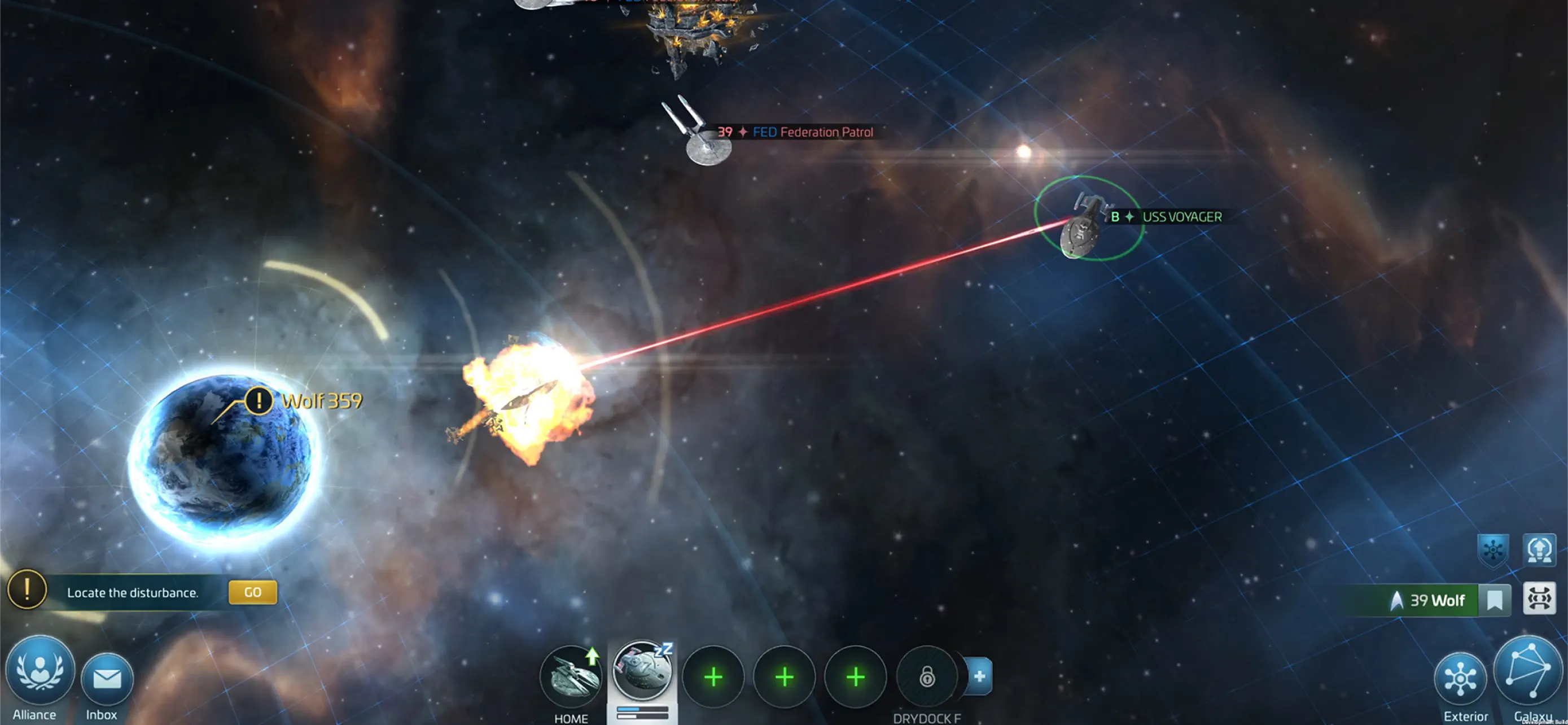Toggle the bookmark next to 39 Wolf
The image size is (1568, 725).
[x=1495, y=600]
